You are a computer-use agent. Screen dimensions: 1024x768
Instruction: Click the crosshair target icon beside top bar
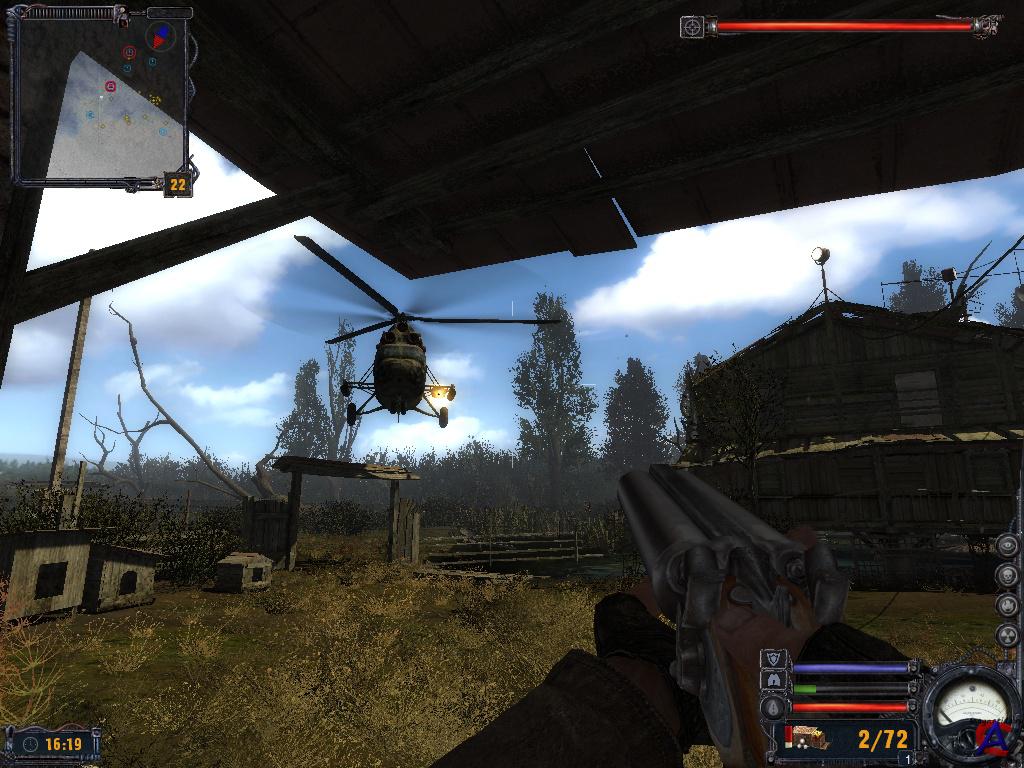tap(692, 27)
